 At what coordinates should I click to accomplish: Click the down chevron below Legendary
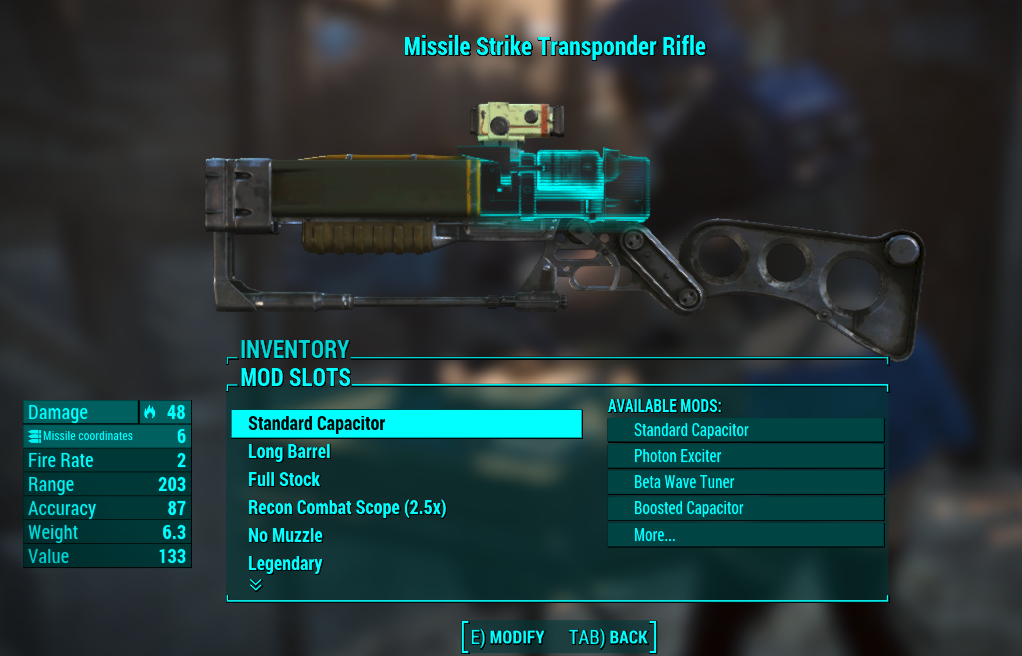(255, 585)
